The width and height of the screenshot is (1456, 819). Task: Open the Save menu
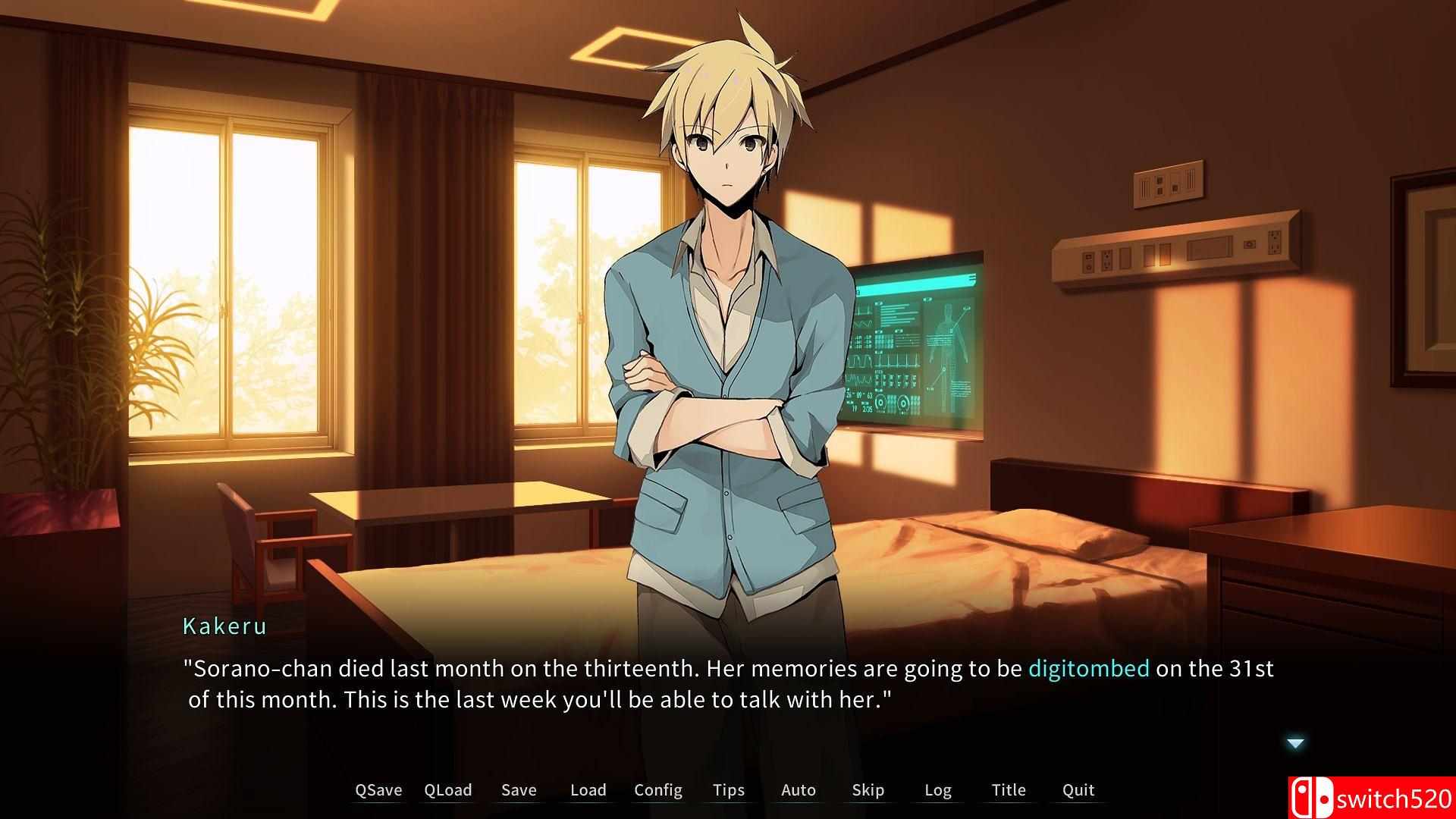519,790
